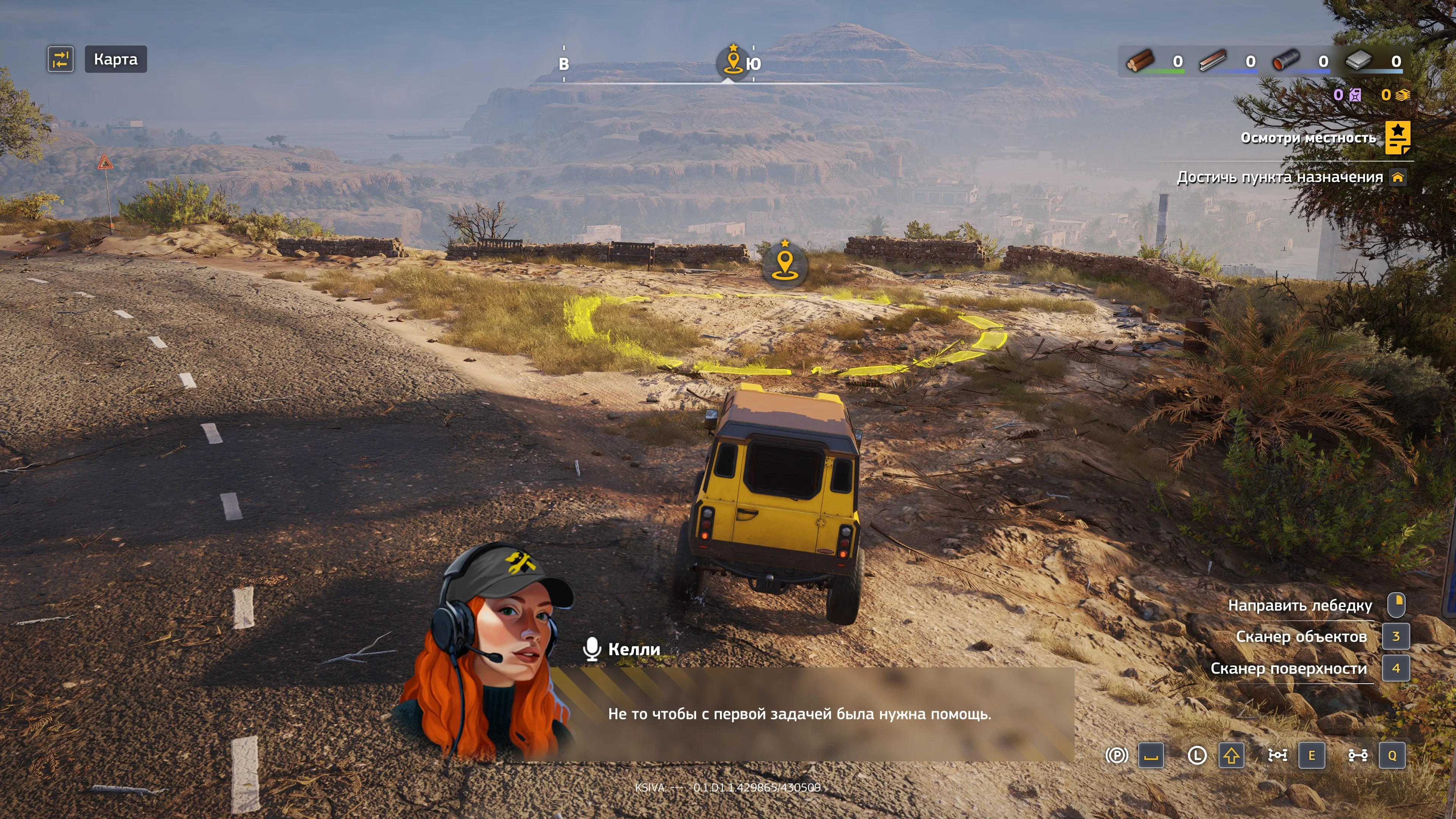The width and height of the screenshot is (1456, 819).
Task: Toggle the all-wheel drive icon
Action: tap(1358, 756)
